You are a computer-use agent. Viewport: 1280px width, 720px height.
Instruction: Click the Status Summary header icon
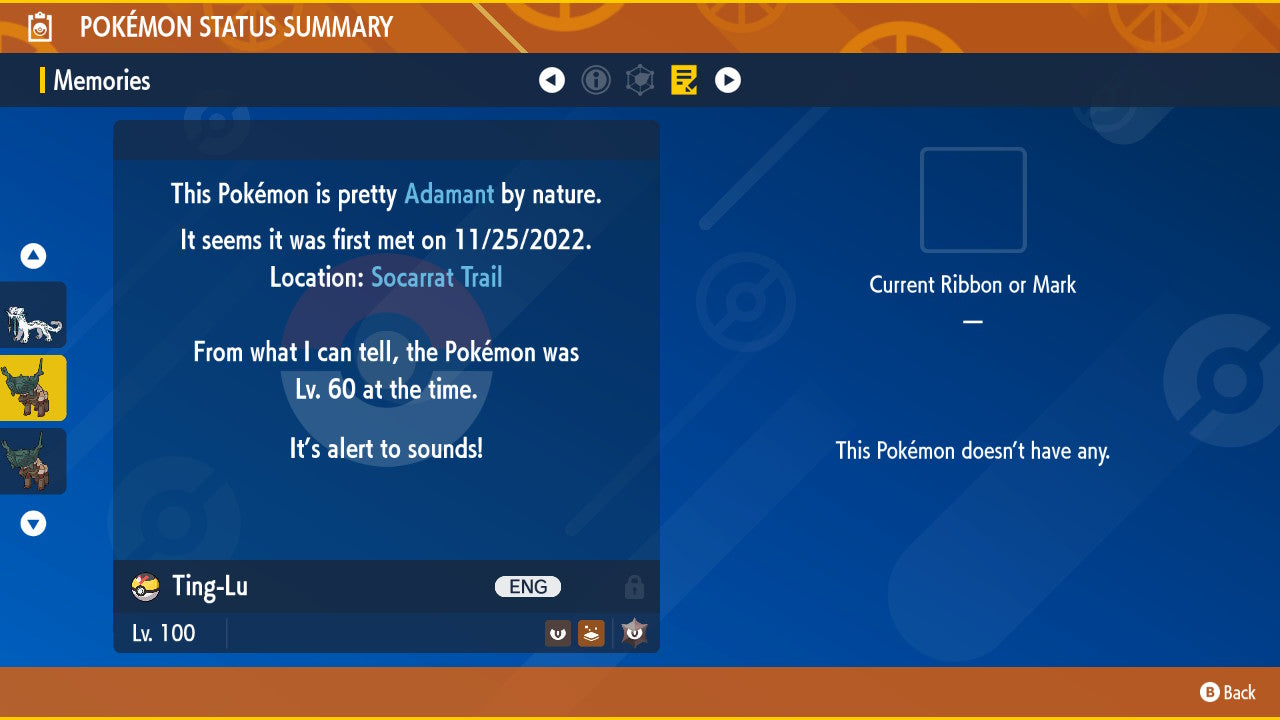click(x=39, y=26)
